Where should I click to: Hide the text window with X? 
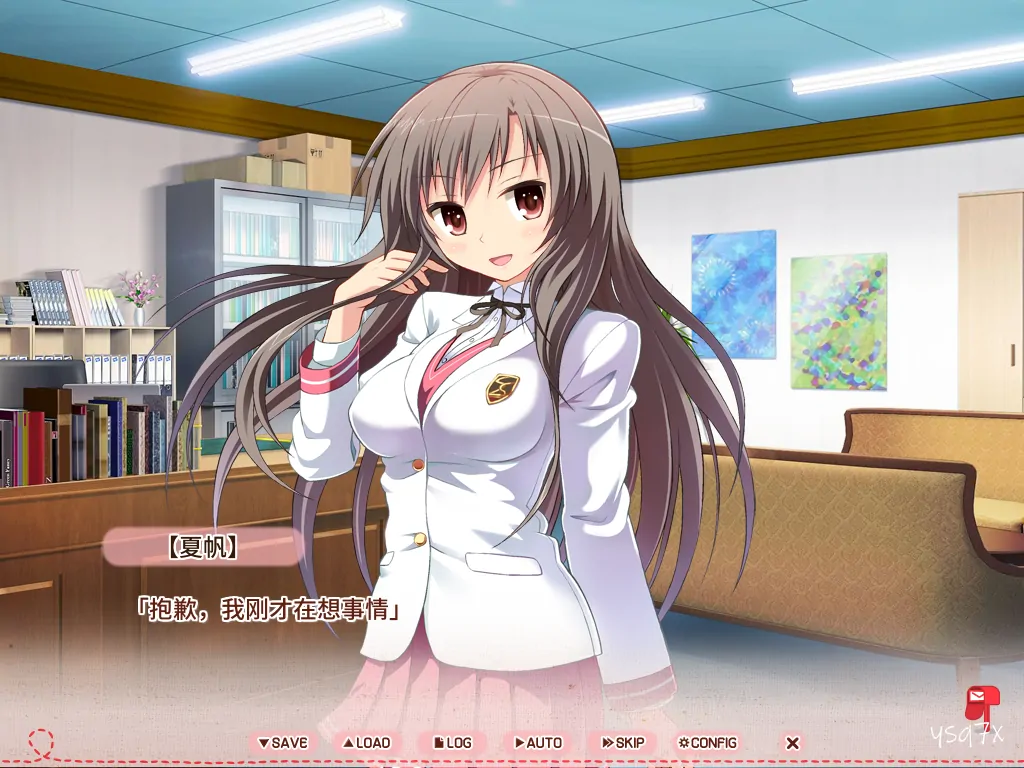(792, 743)
